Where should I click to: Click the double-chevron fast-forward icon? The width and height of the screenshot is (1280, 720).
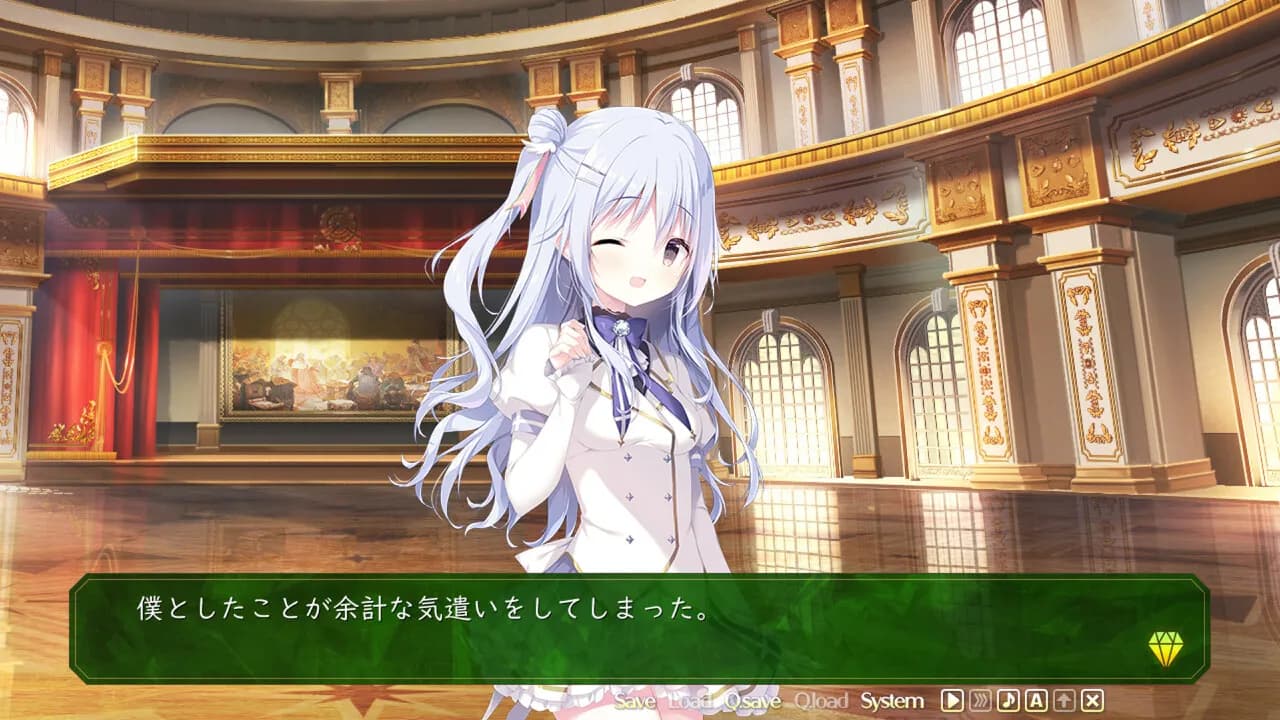pyautogui.click(x=978, y=702)
